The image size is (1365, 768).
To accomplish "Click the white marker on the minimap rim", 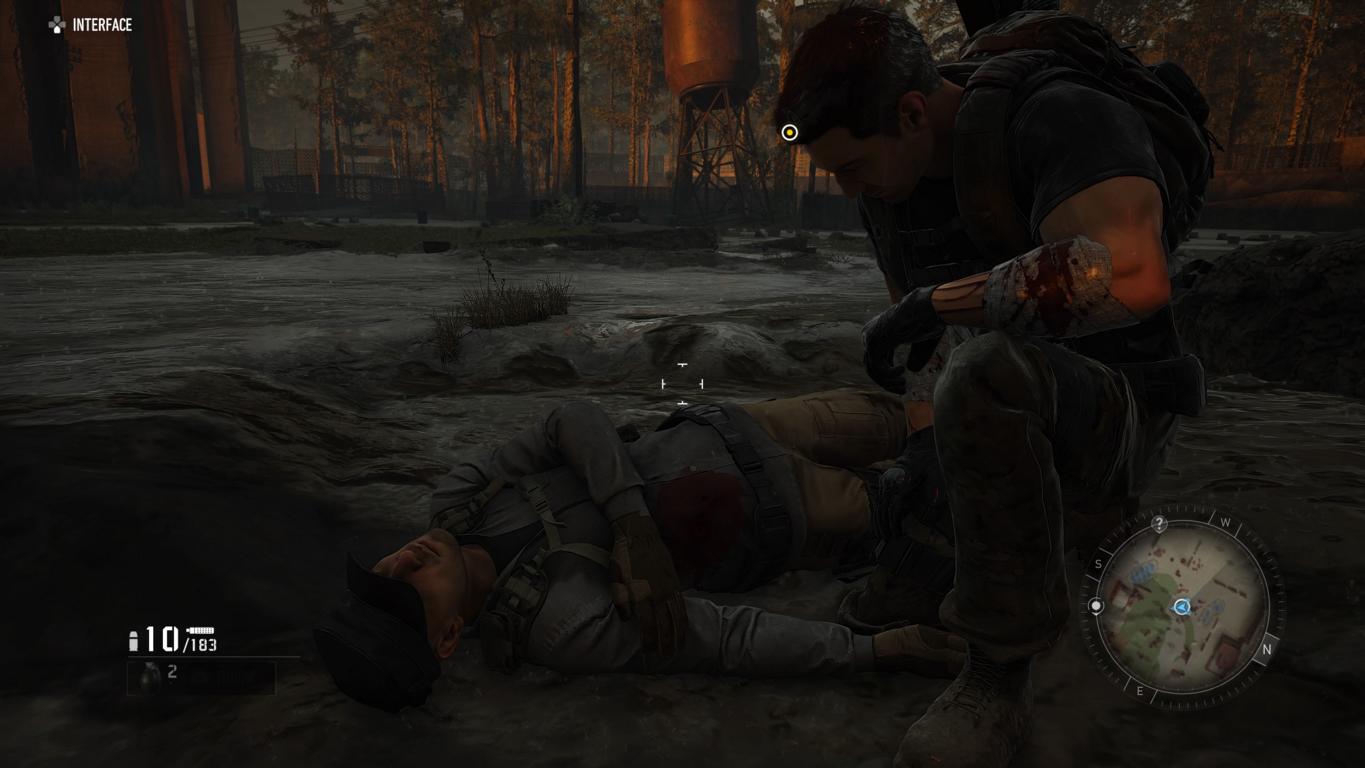I will 1096,606.
